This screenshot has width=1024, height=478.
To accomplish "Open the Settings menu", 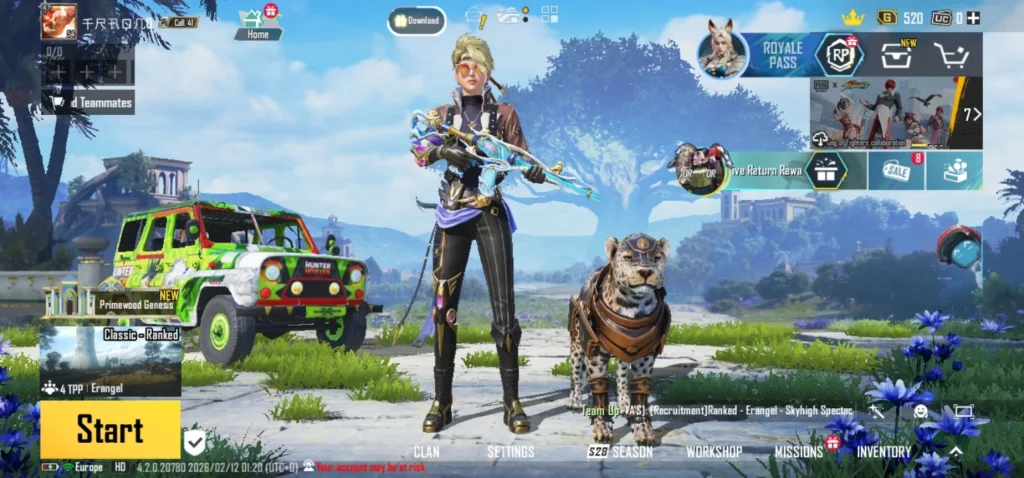I will 510,452.
